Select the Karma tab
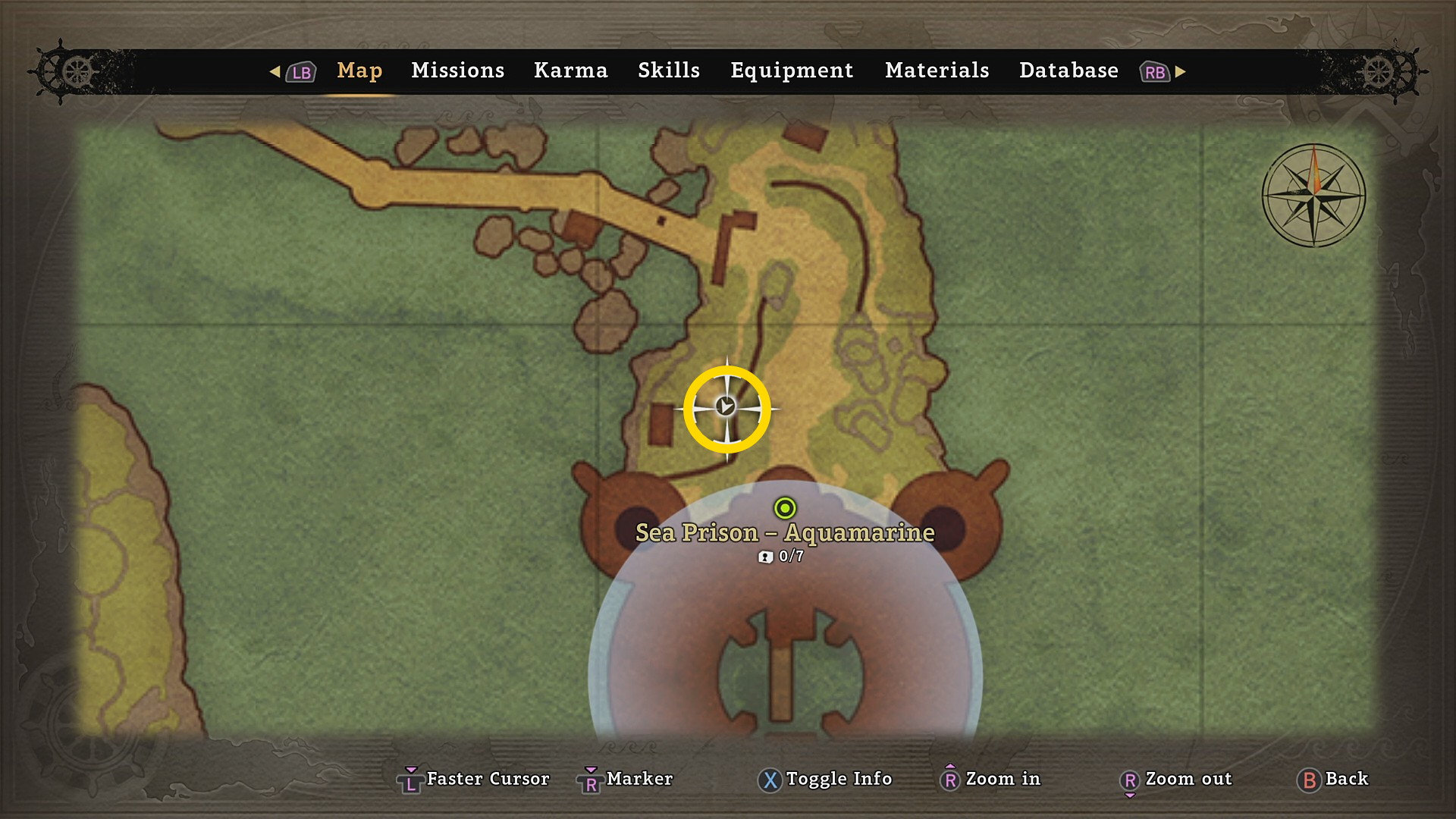This screenshot has height=819, width=1456. coord(570,71)
